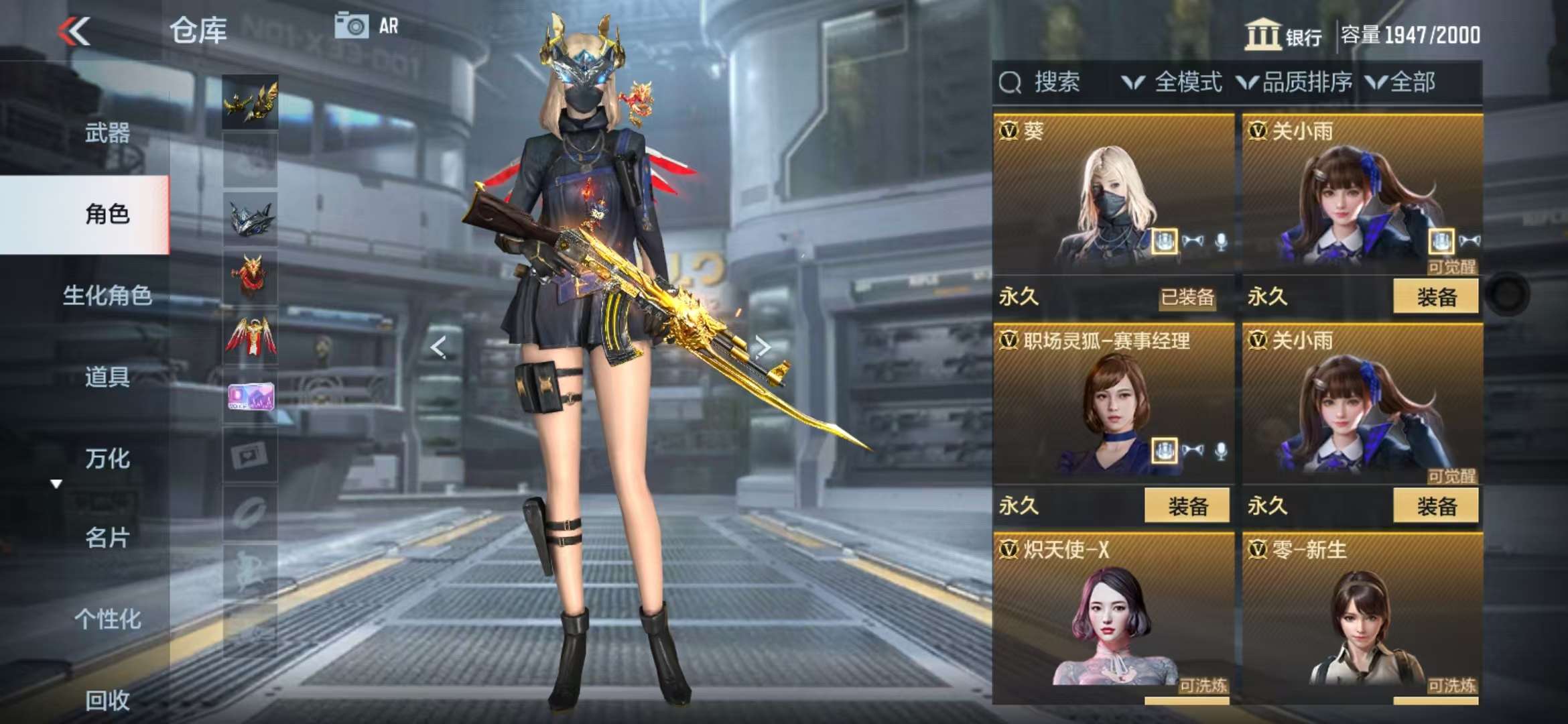Open the 银行 bank
The width and height of the screenshot is (1568, 724).
(x=1283, y=35)
